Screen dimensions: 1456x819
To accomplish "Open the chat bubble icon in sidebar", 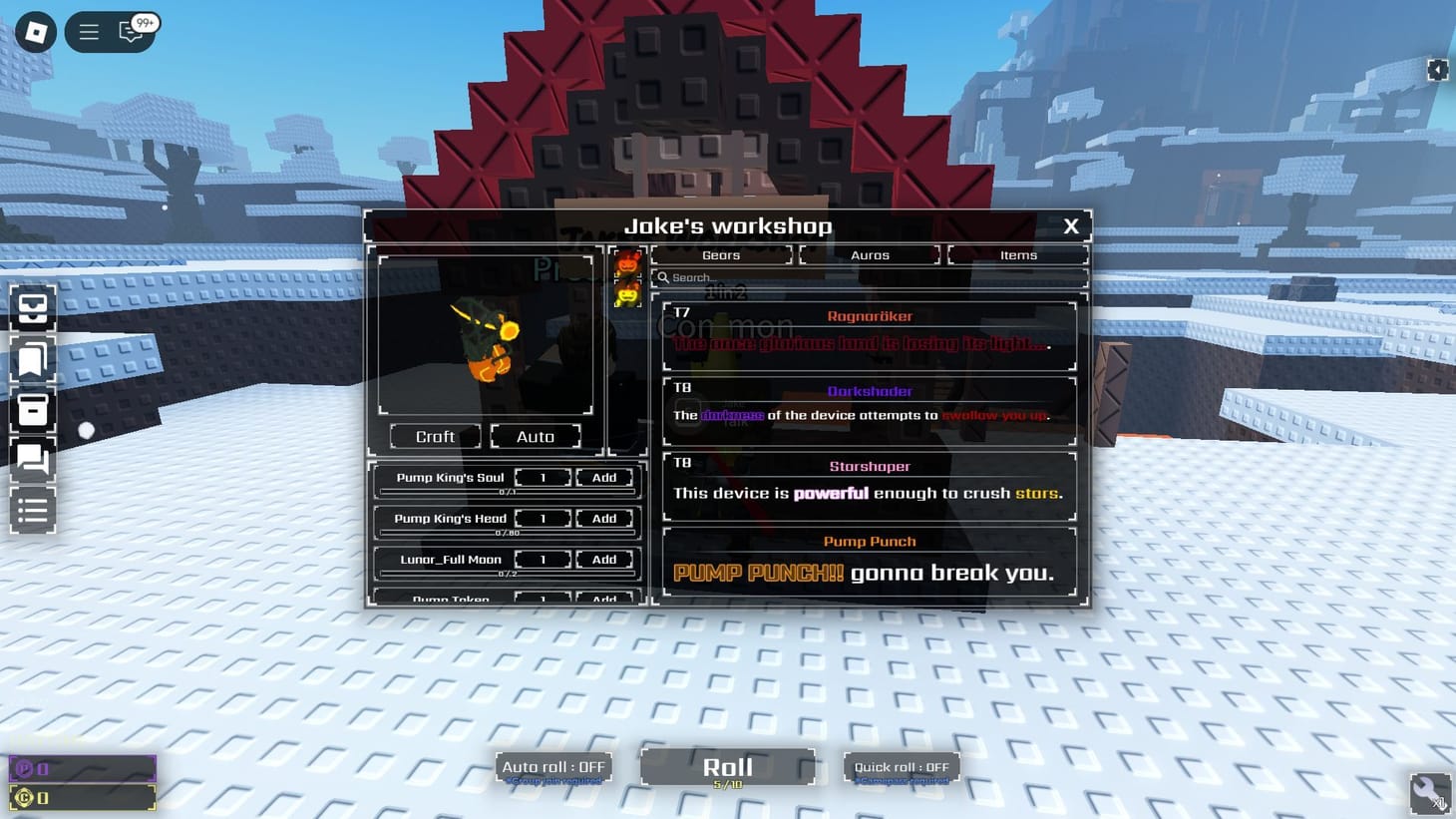I will (x=32, y=460).
